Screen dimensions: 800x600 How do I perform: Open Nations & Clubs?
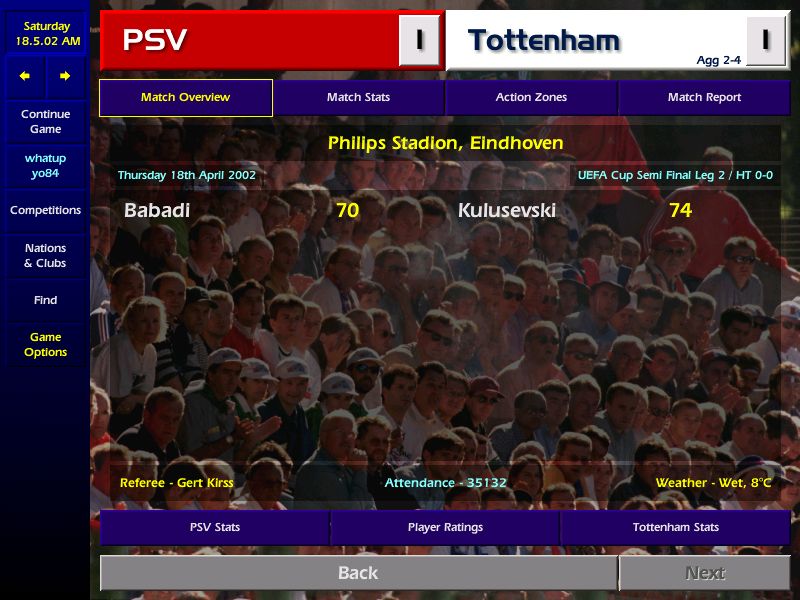coord(45,256)
